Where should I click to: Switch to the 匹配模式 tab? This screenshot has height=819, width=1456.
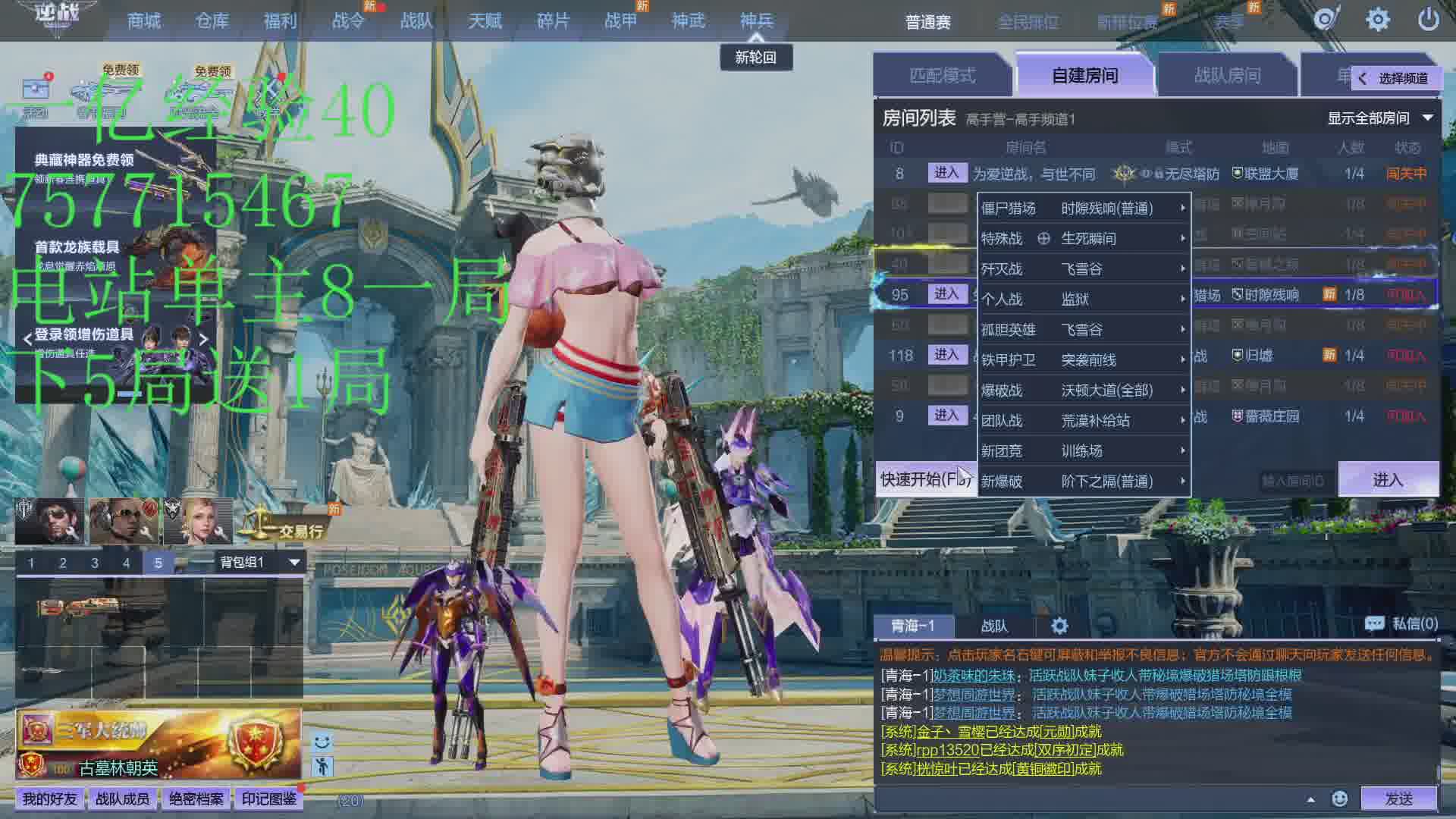pyautogui.click(x=942, y=75)
